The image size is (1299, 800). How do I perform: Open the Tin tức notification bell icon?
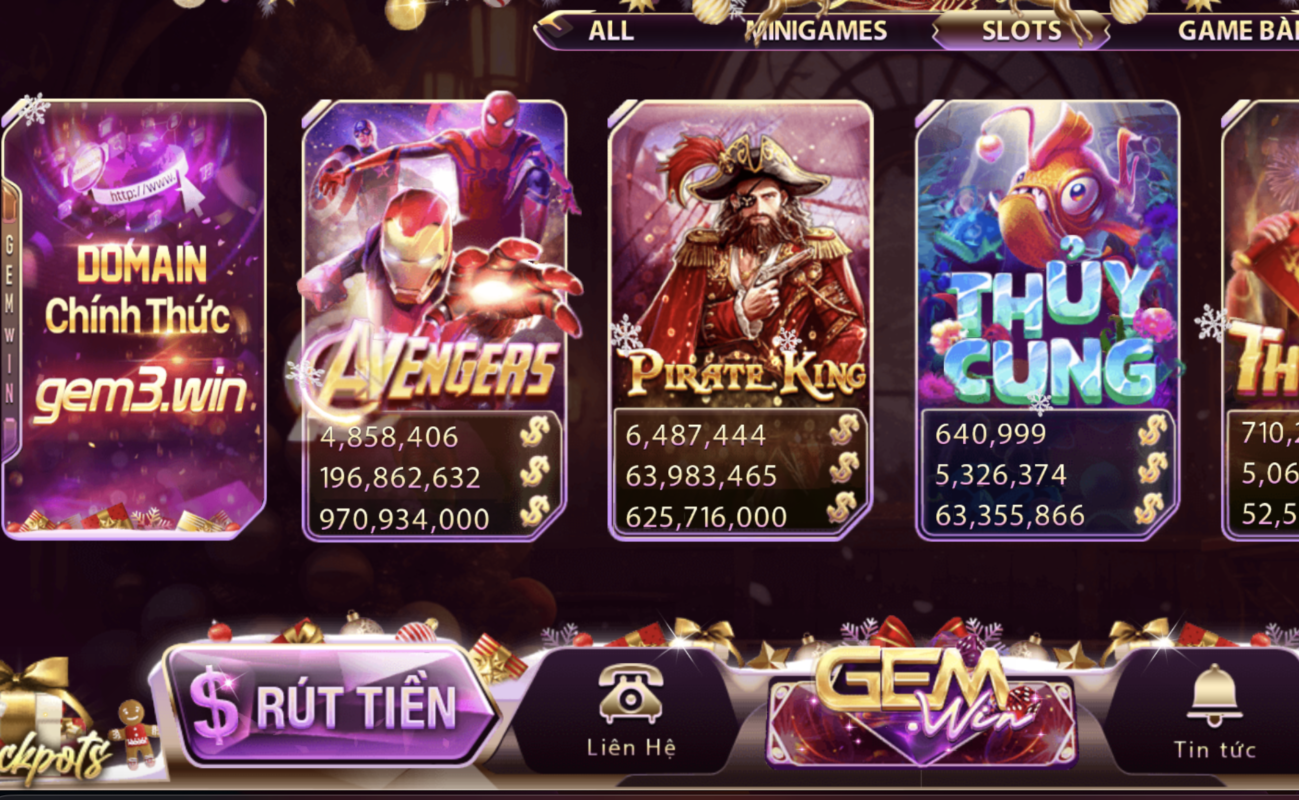coord(1215,696)
